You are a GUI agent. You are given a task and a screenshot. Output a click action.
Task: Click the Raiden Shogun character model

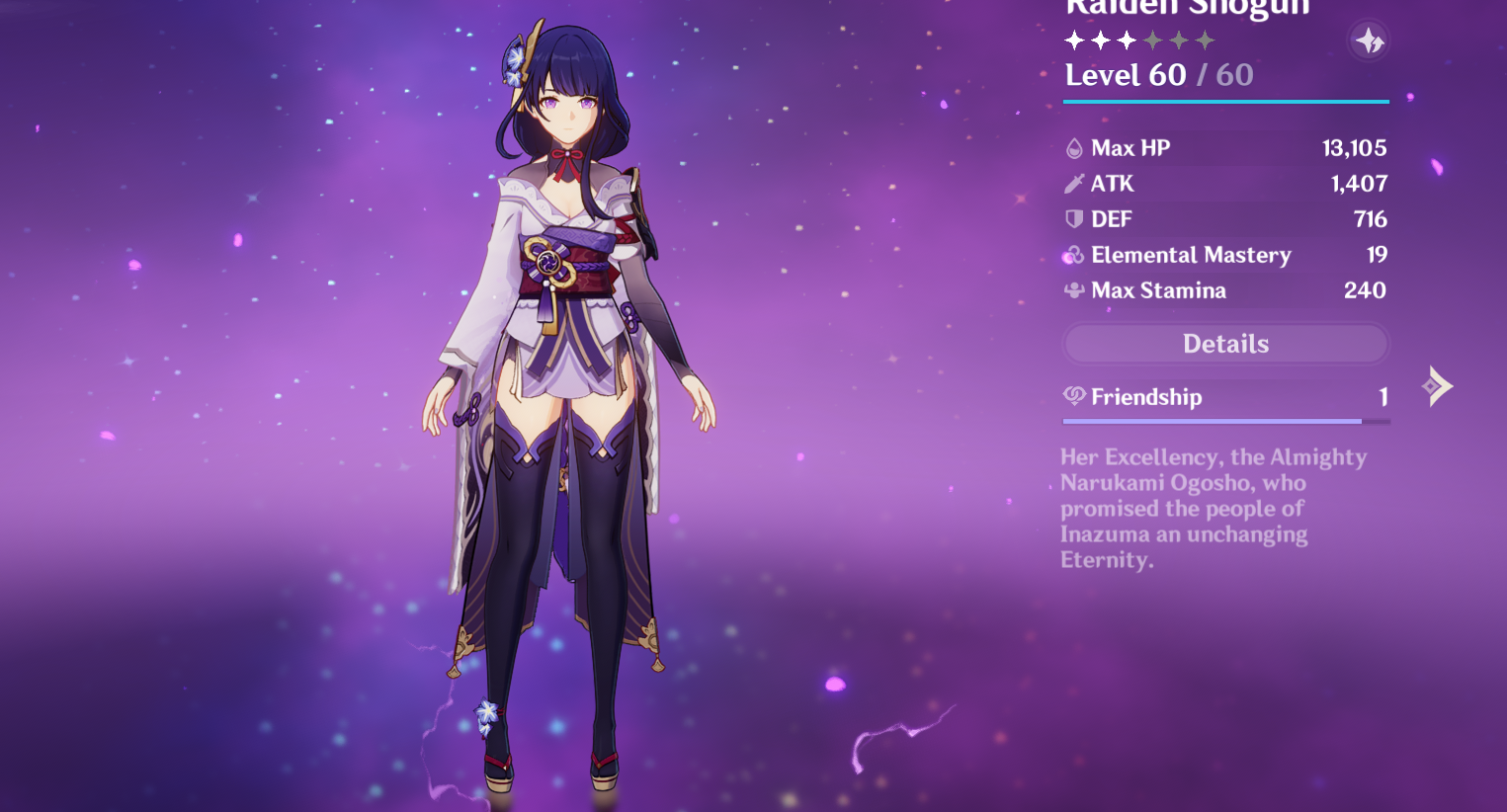[x=568, y=395]
